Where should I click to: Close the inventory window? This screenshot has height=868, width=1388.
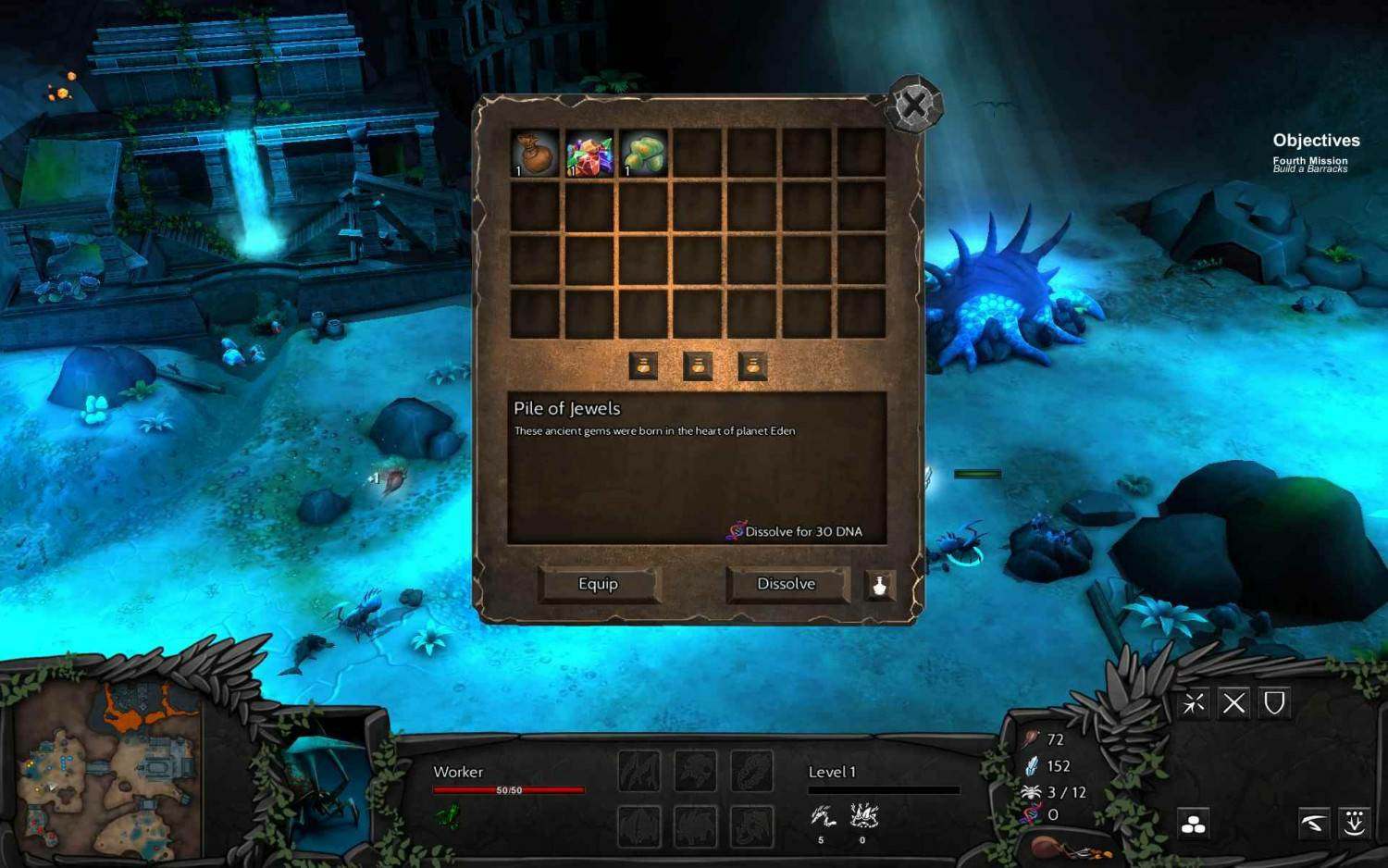[x=914, y=104]
